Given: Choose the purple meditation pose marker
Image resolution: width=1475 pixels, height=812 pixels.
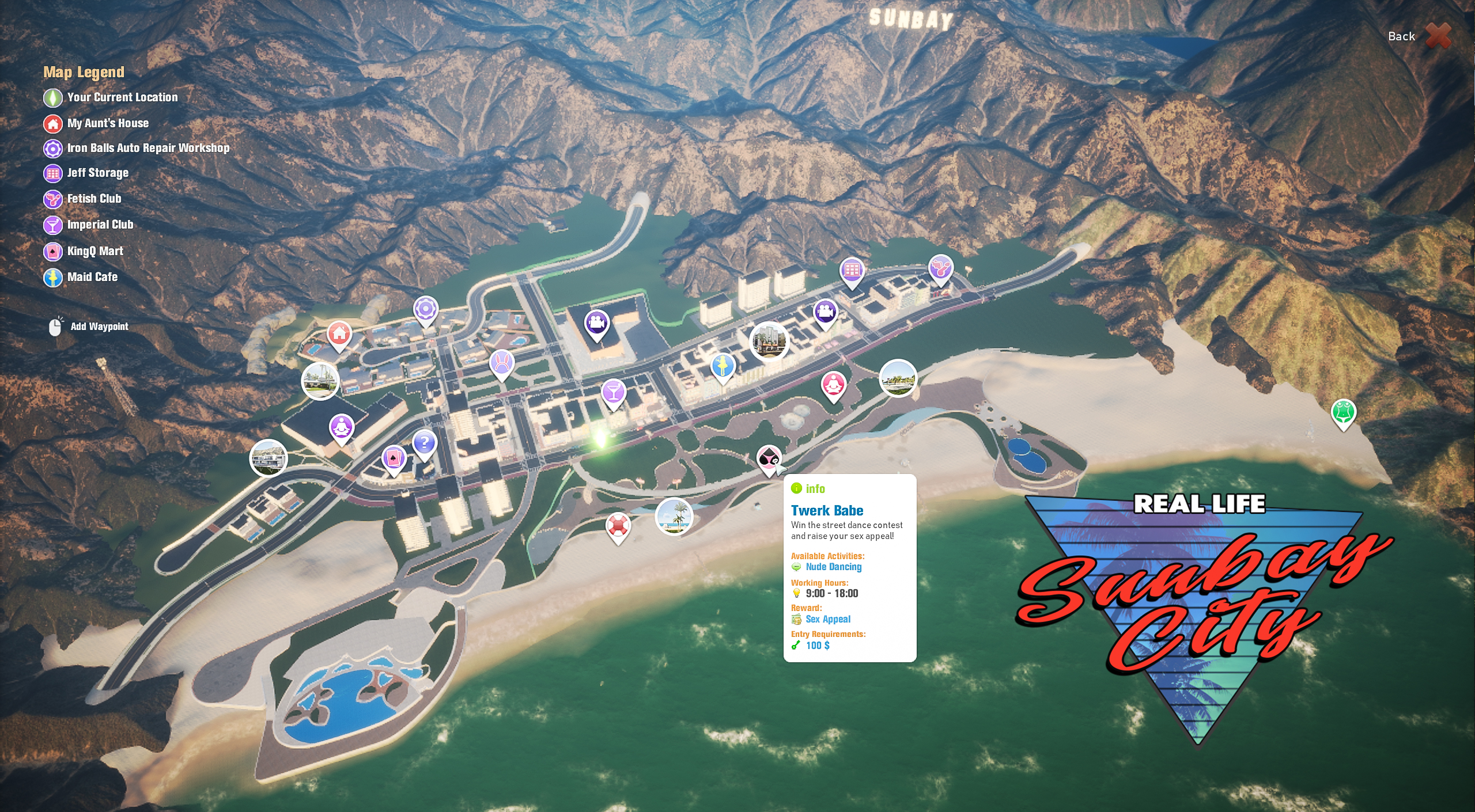Looking at the screenshot, I should click(342, 427).
